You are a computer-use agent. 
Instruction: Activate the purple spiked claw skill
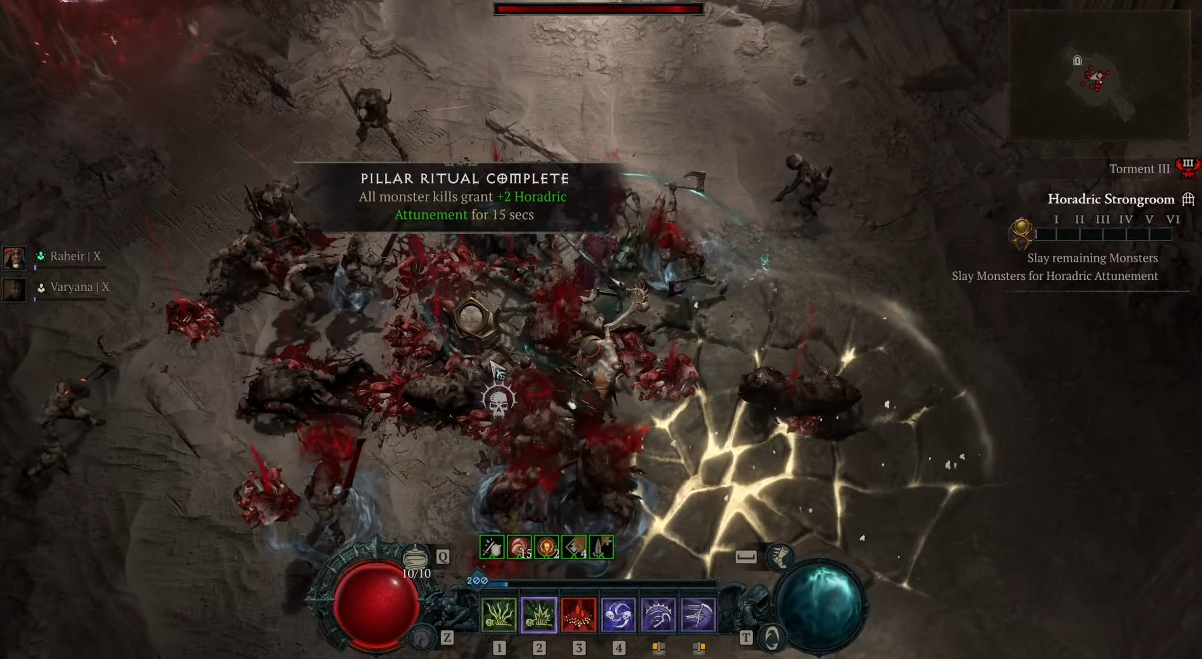pyautogui.click(x=659, y=614)
